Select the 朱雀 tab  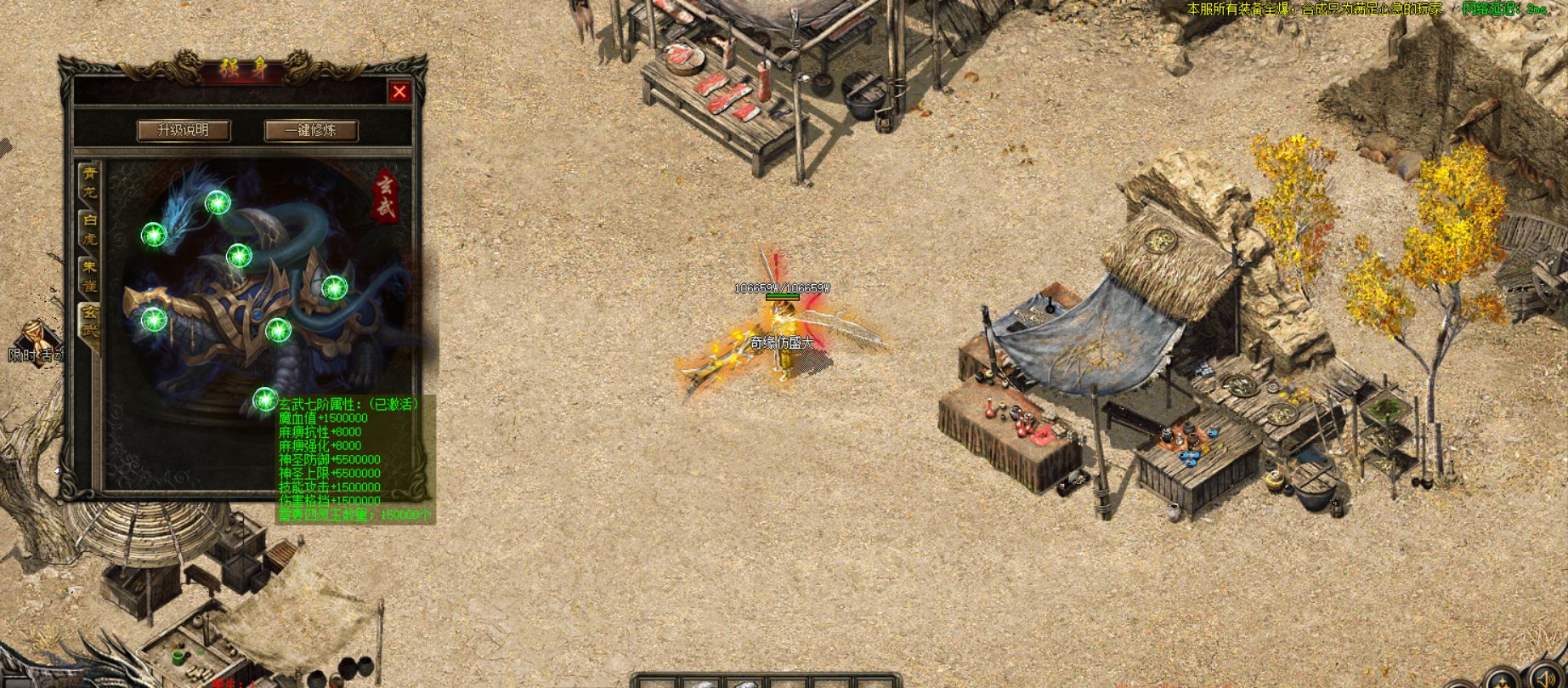point(89,276)
